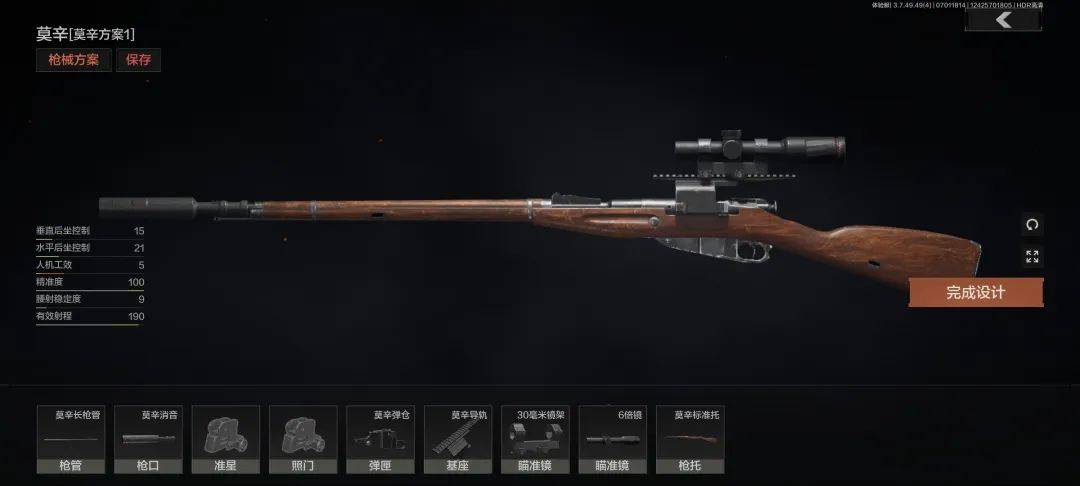
Task: Select the 6倍镜 scope slot
Action: tap(612, 439)
